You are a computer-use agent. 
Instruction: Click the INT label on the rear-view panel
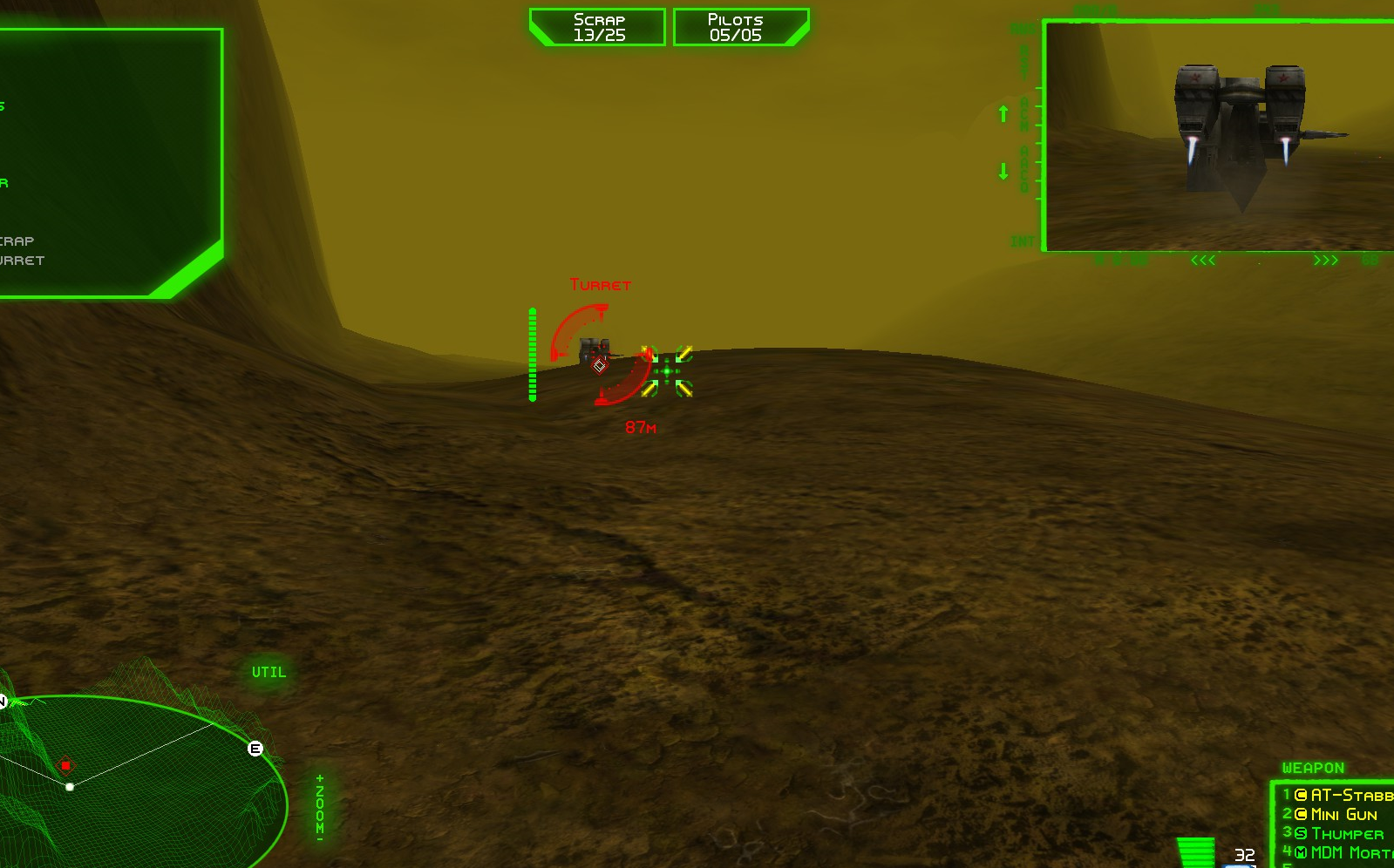click(1023, 240)
